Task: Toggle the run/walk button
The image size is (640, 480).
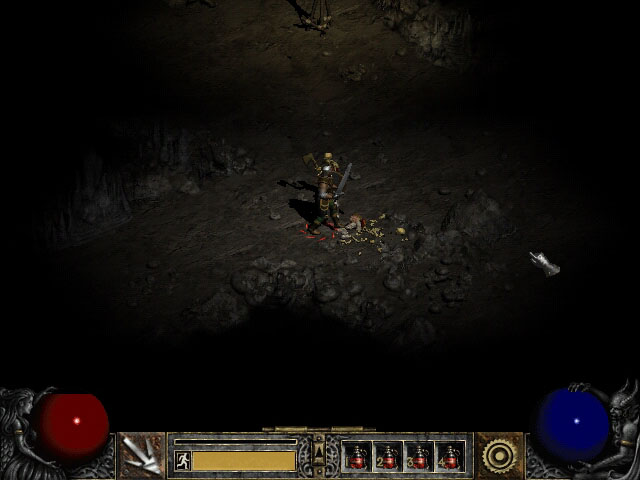Action: [183, 460]
